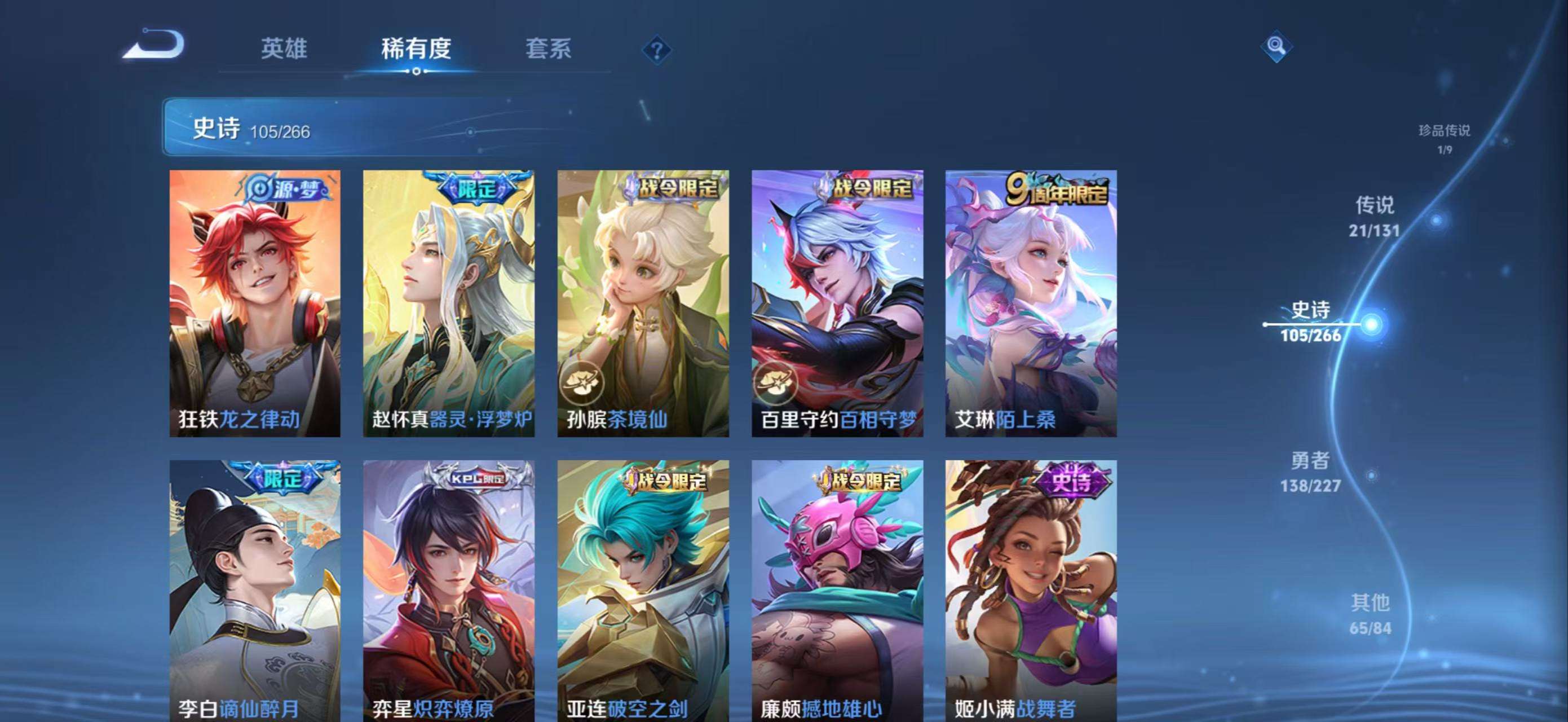This screenshot has height=722, width=1568.
Task: Switch to the 英雄 tab
Action: [x=284, y=49]
